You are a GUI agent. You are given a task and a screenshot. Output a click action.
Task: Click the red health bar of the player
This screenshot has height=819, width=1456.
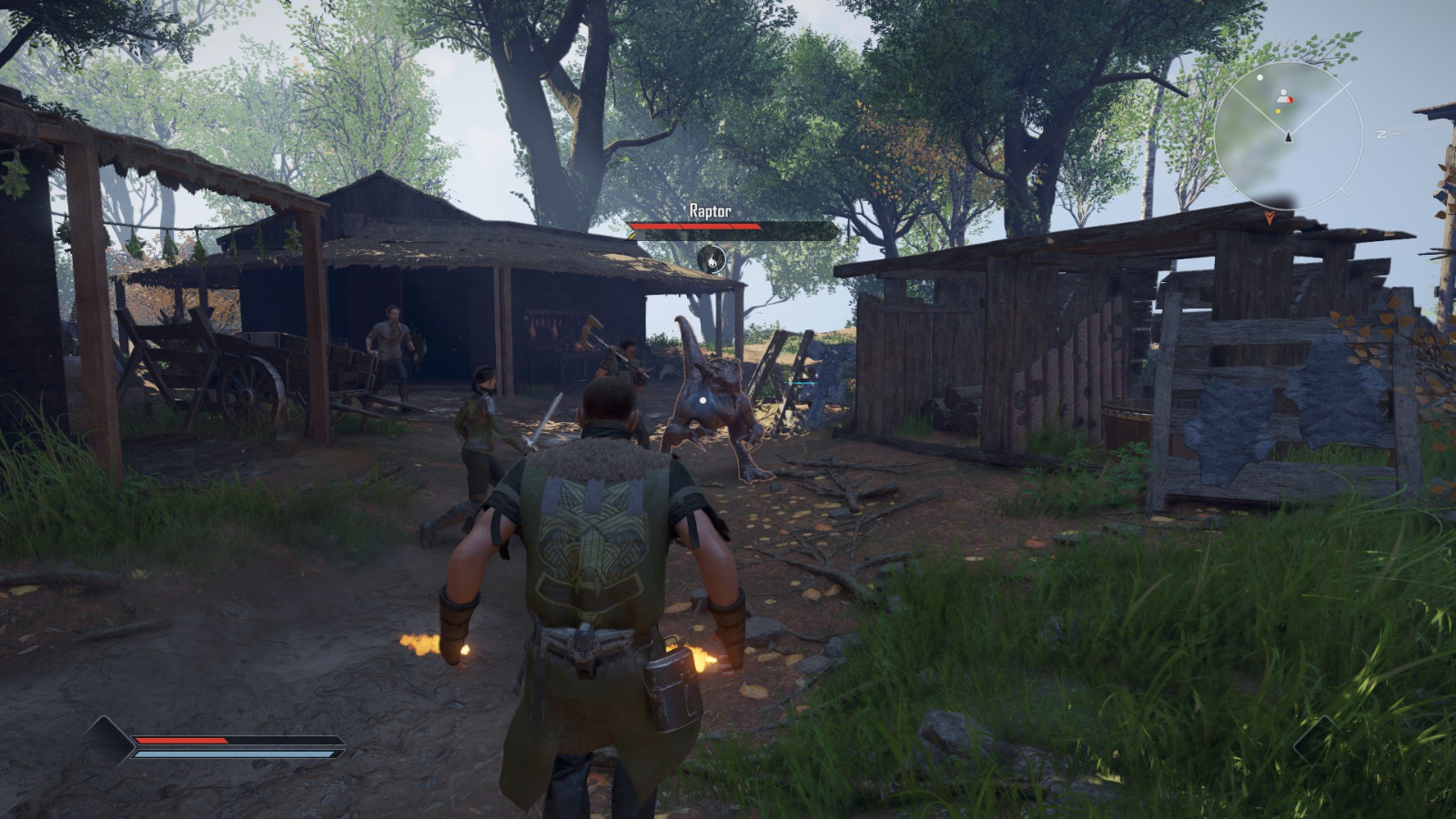(x=182, y=741)
